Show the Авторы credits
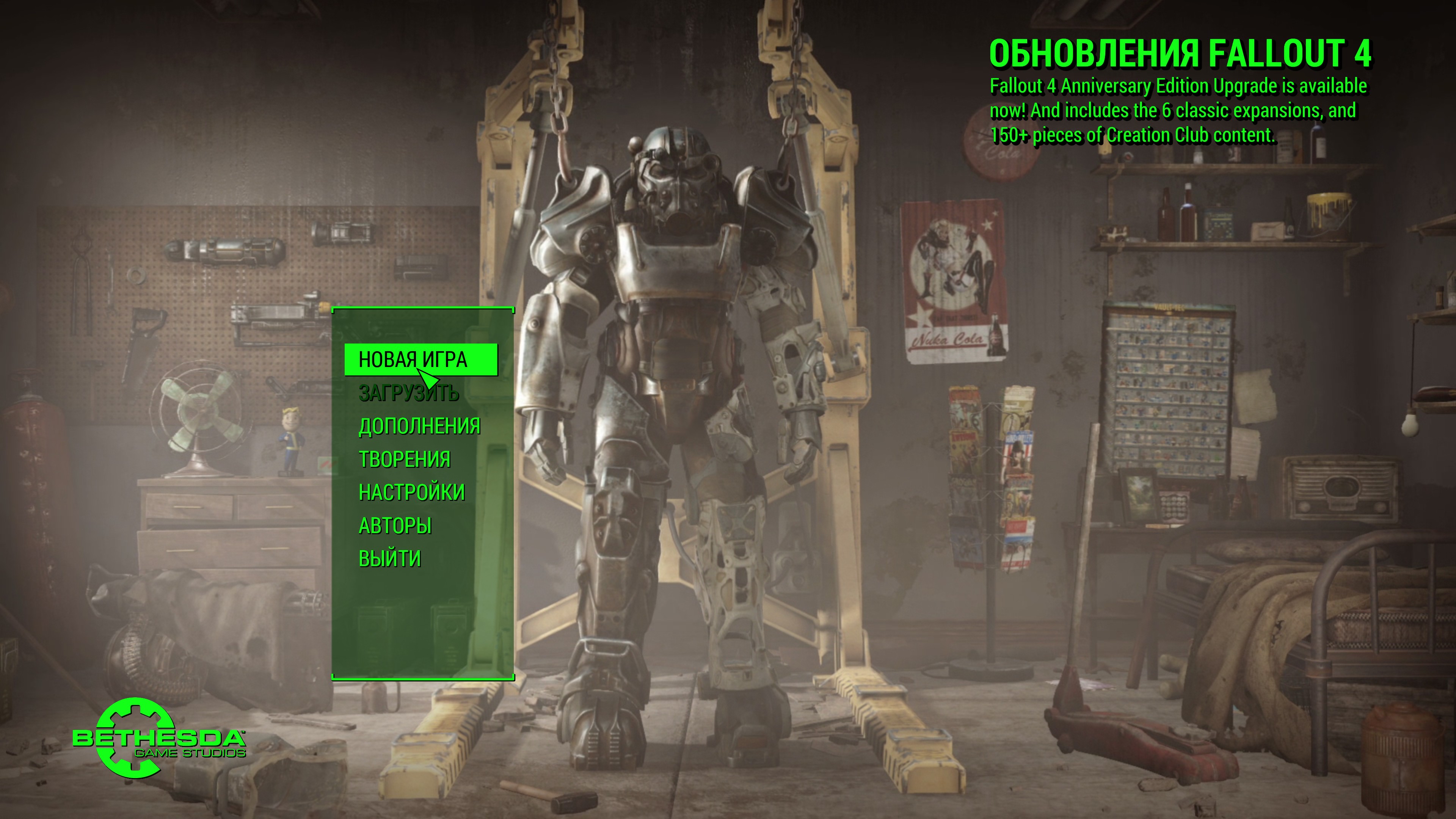 click(x=395, y=526)
